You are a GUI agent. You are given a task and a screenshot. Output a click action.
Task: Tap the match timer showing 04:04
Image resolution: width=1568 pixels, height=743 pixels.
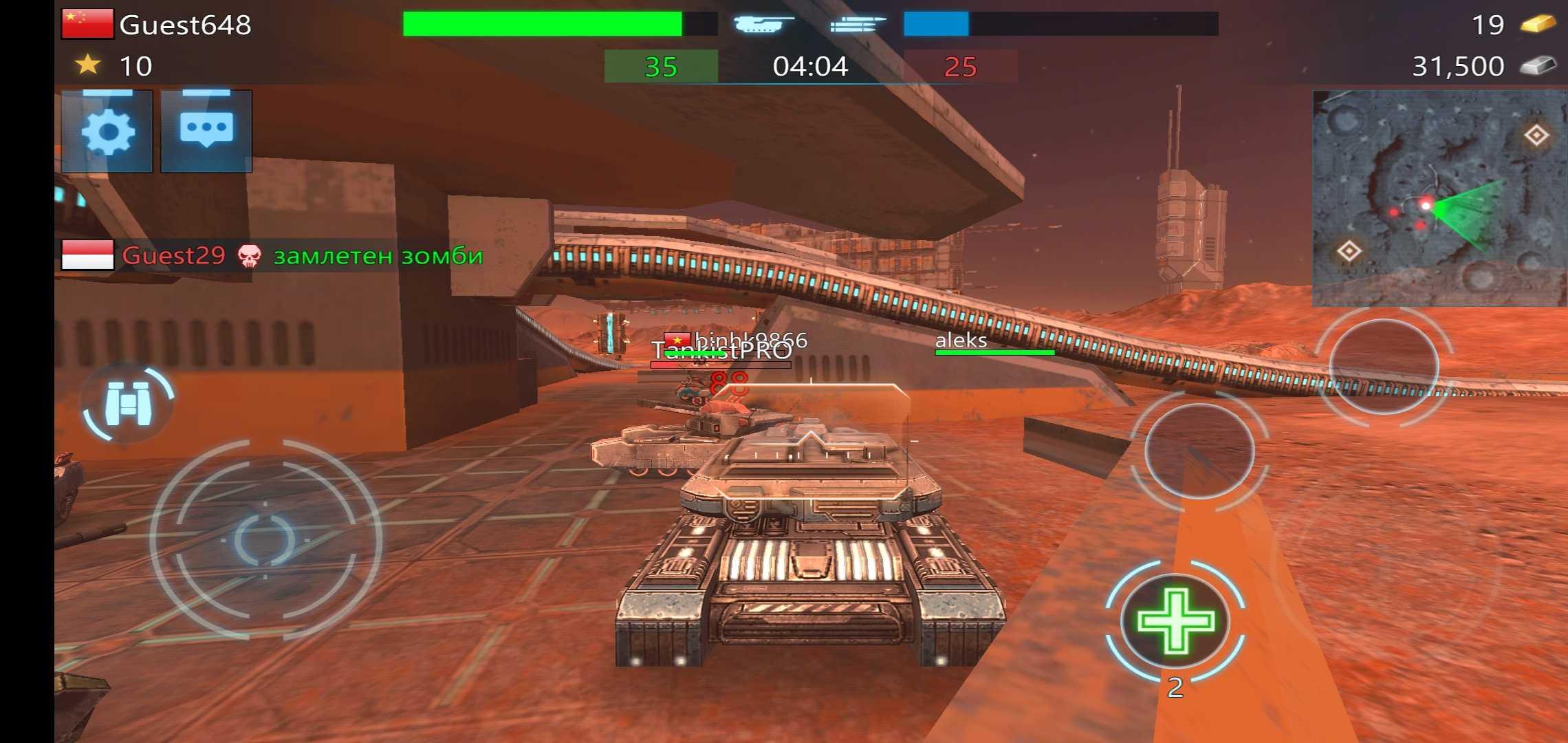pyautogui.click(x=812, y=67)
